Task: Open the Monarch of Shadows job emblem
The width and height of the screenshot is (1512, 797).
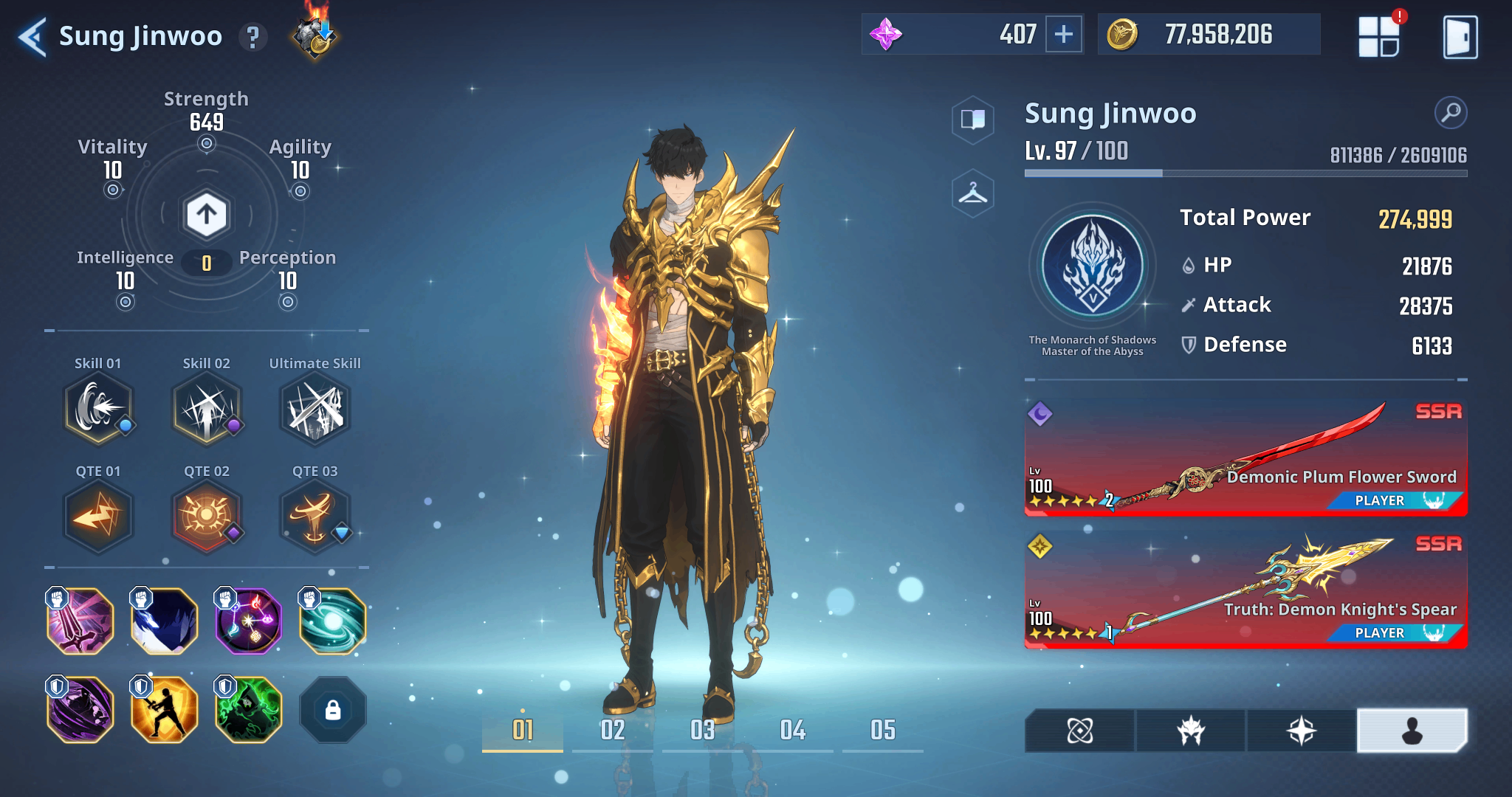Action: tap(1093, 267)
